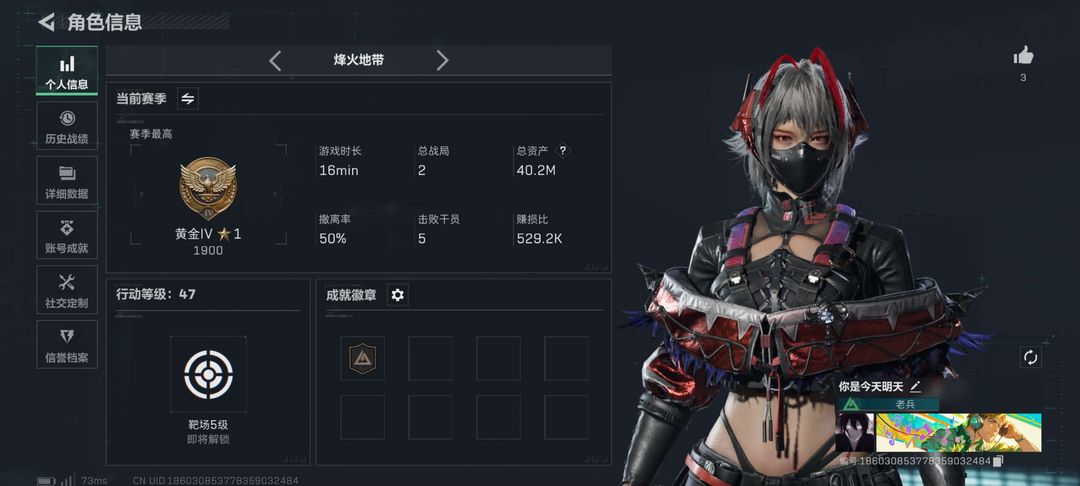Screen dimensions: 1080x486
Task: Switch to the 个人信息 tab
Action: [x=67, y=71]
